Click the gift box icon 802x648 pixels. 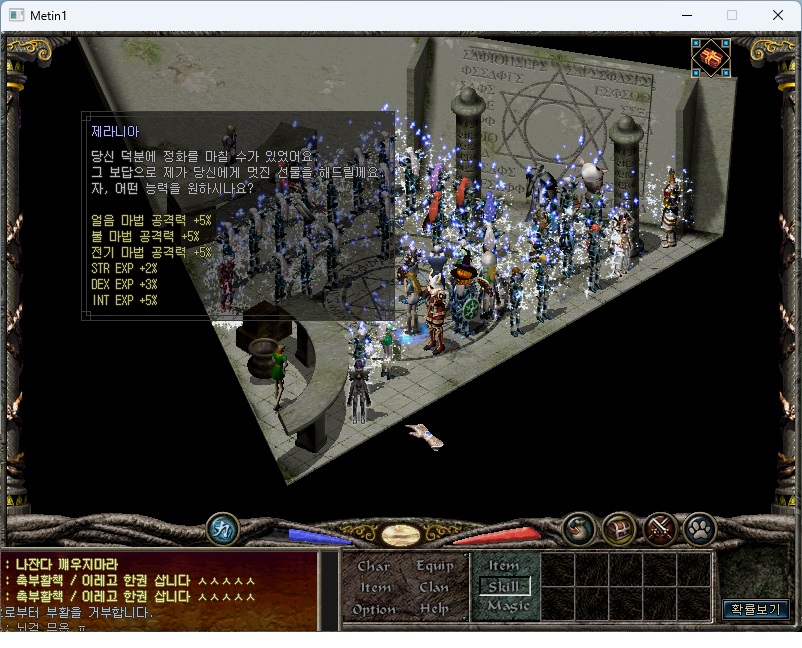pyautogui.click(x=710, y=58)
